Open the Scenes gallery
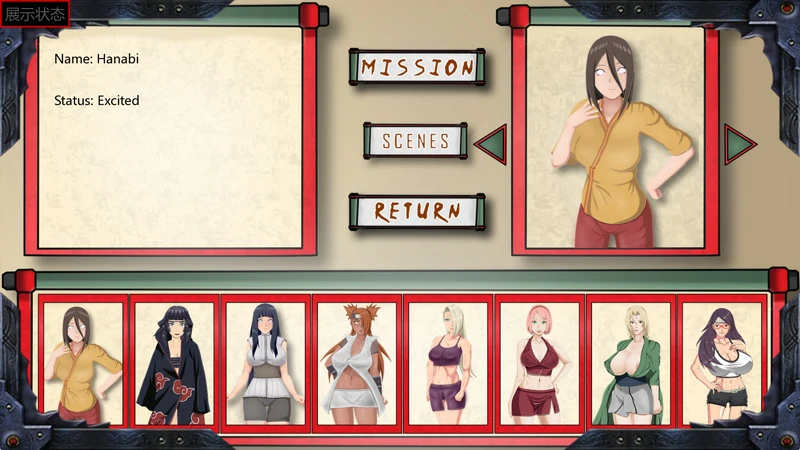This screenshot has height=450, width=800. [x=416, y=141]
